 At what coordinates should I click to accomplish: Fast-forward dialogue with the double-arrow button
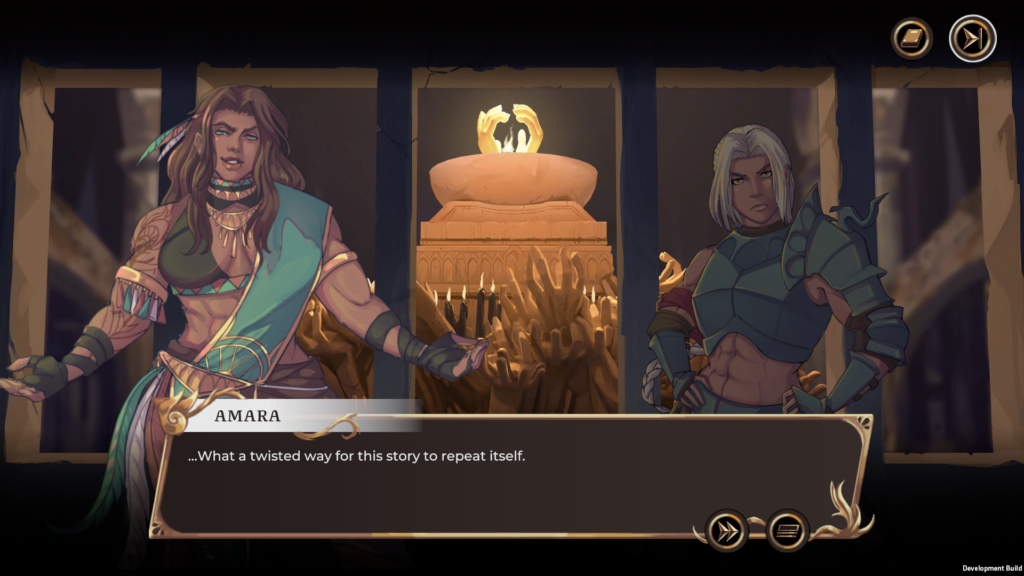tap(727, 530)
